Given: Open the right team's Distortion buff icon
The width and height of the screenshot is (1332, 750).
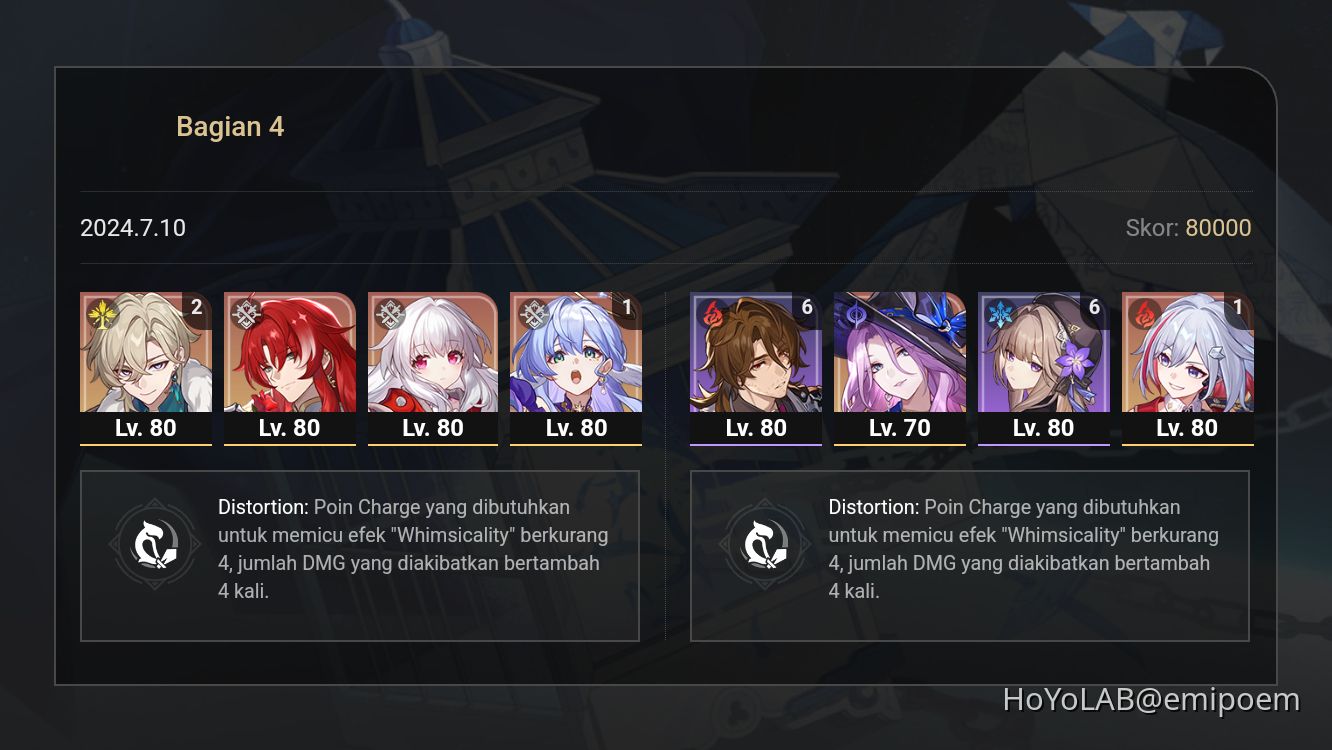Looking at the screenshot, I should (x=766, y=543).
